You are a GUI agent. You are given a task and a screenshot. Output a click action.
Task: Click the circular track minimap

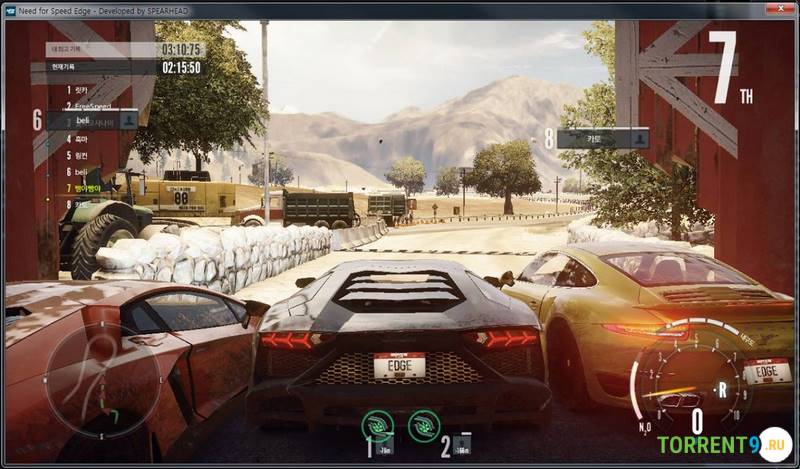103,380
